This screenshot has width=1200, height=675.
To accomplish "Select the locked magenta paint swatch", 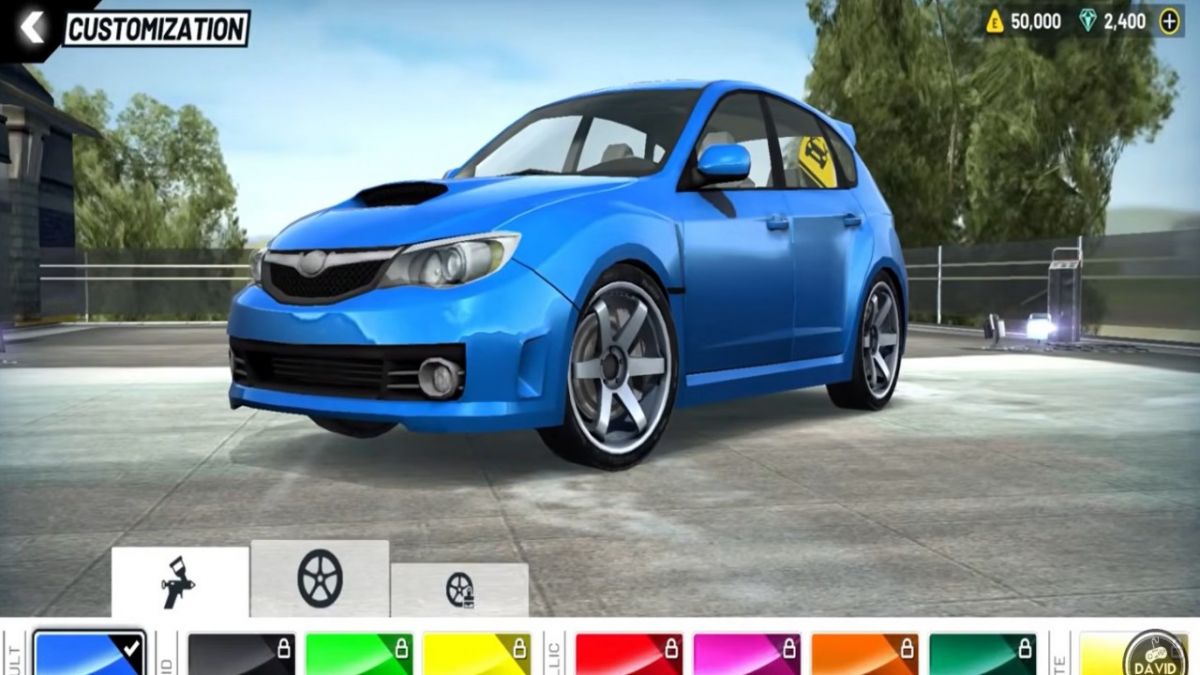I will coord(747,654).
